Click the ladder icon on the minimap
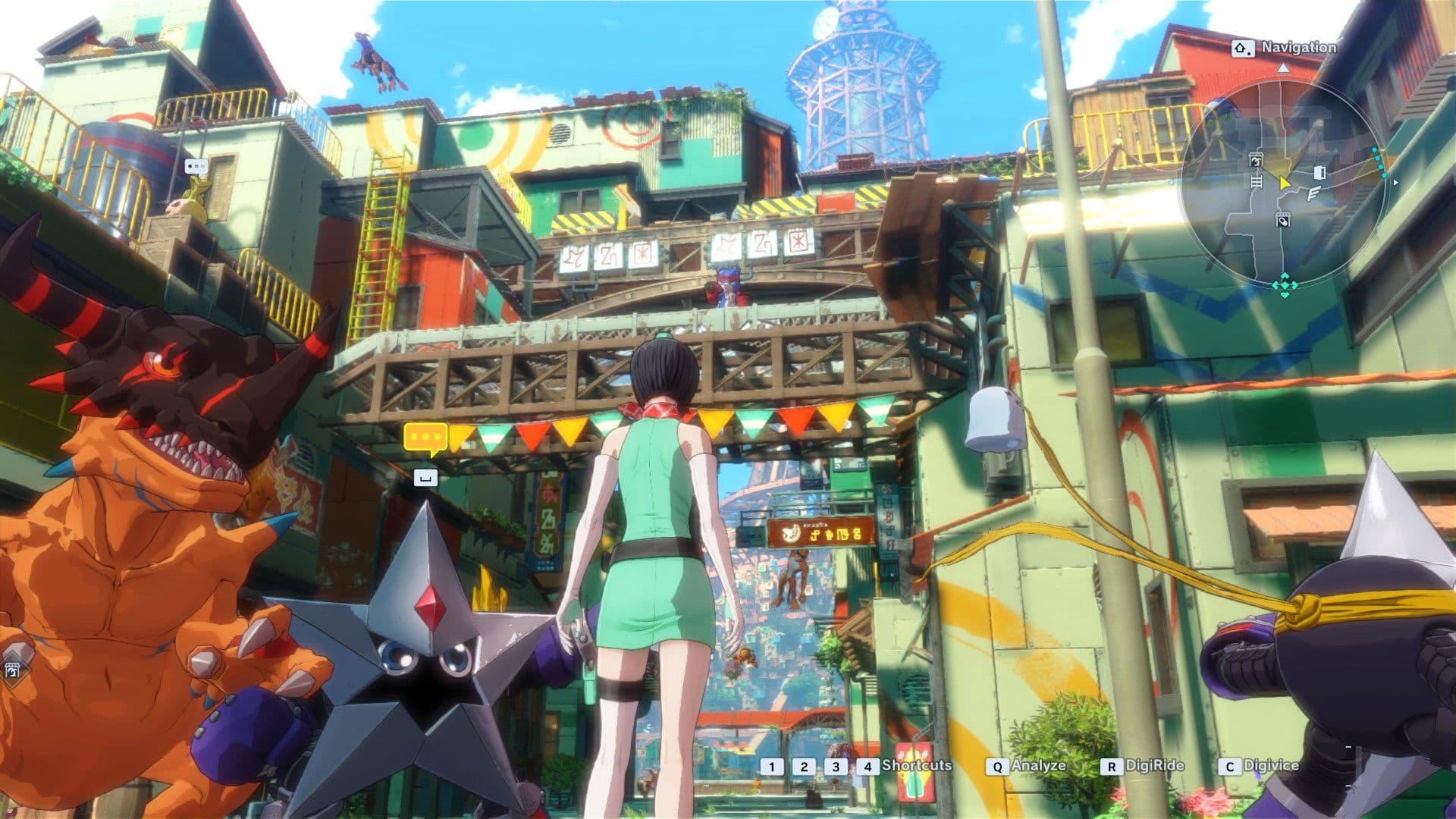The image size is (1456, 819). [1257, 182]
